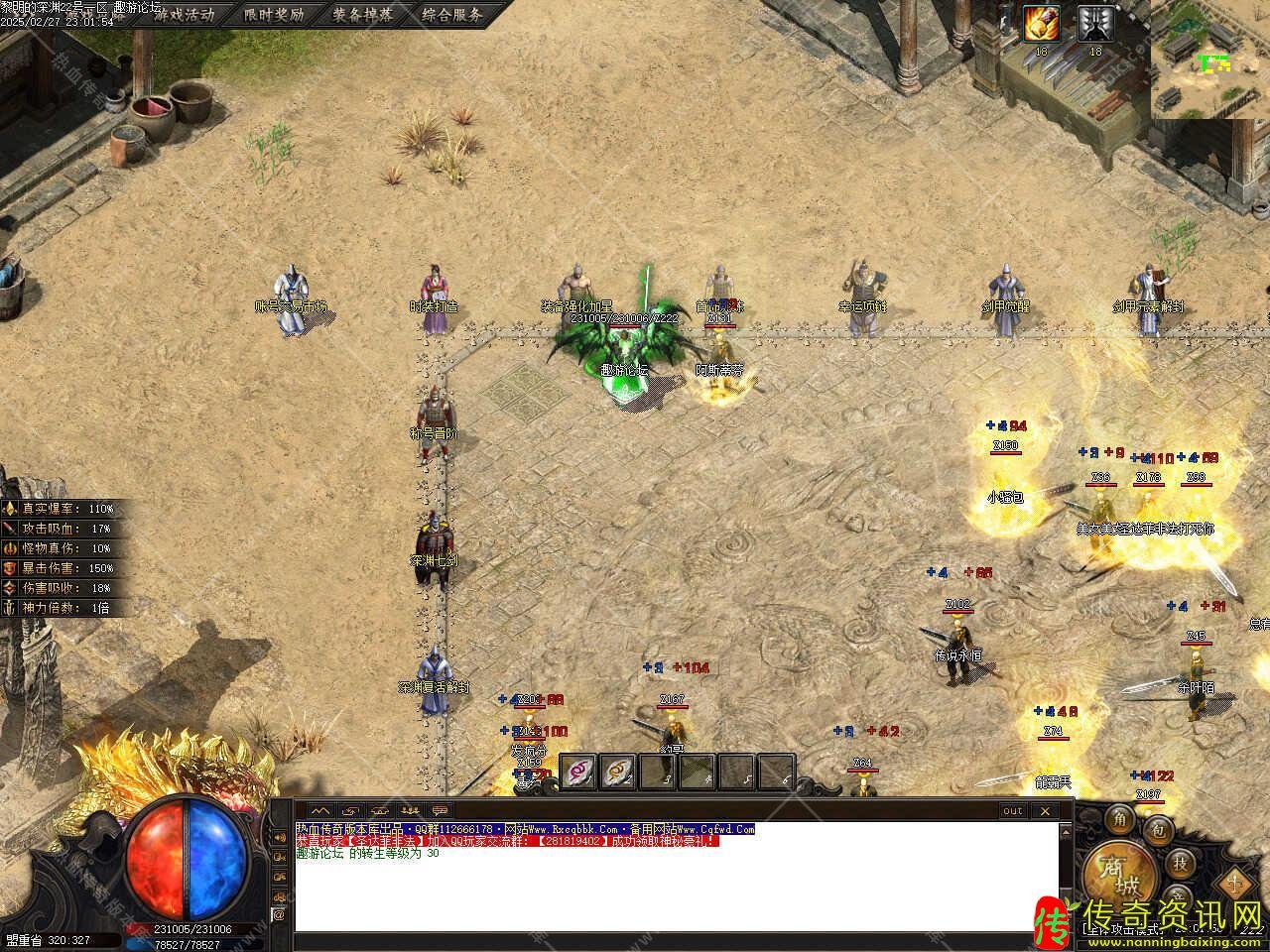Open the minimap
This screenshot has width=1270, height=952.
click(x=1210, y=59)
